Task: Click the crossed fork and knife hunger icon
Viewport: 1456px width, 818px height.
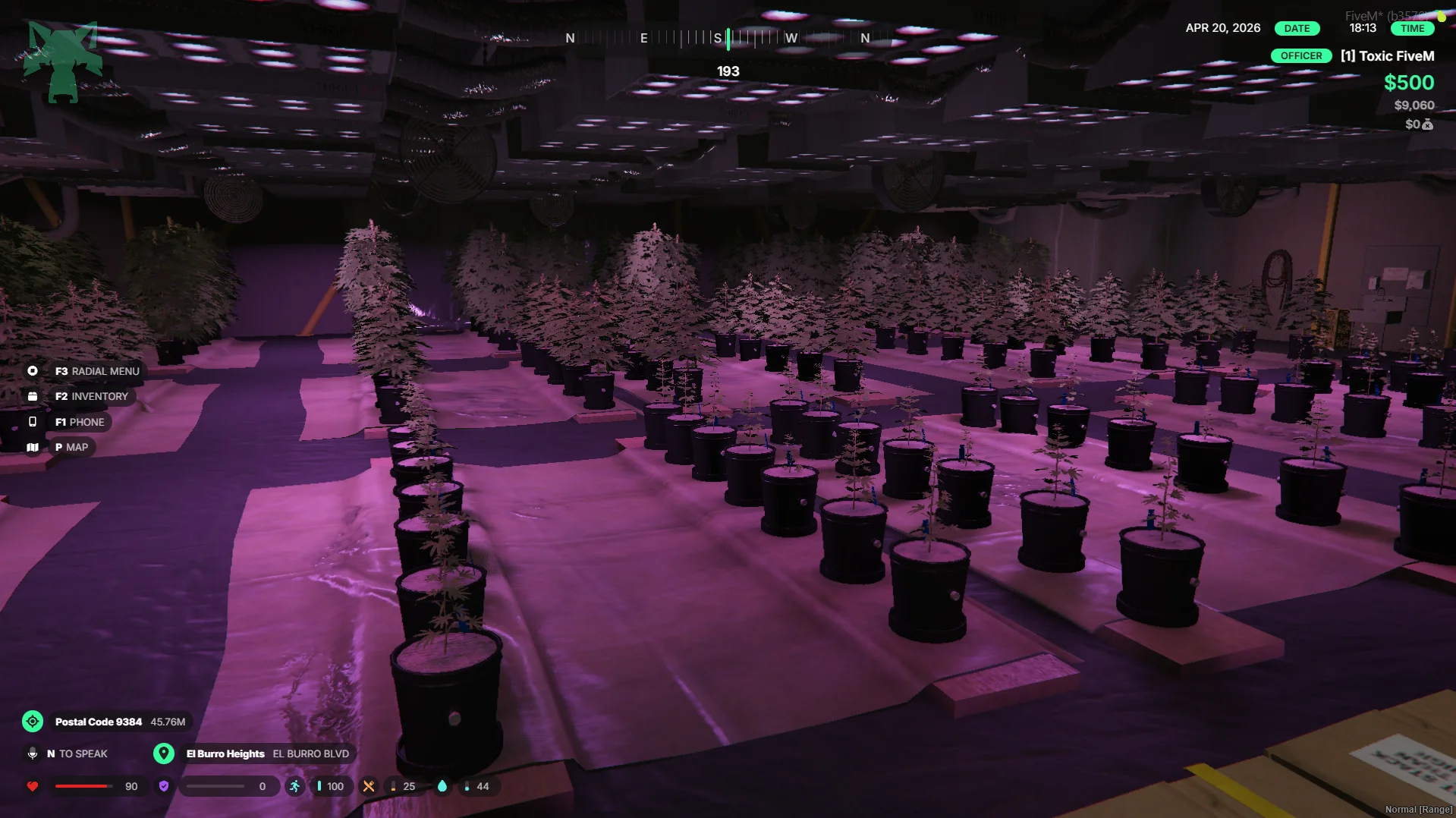Action: pos(369,786)
